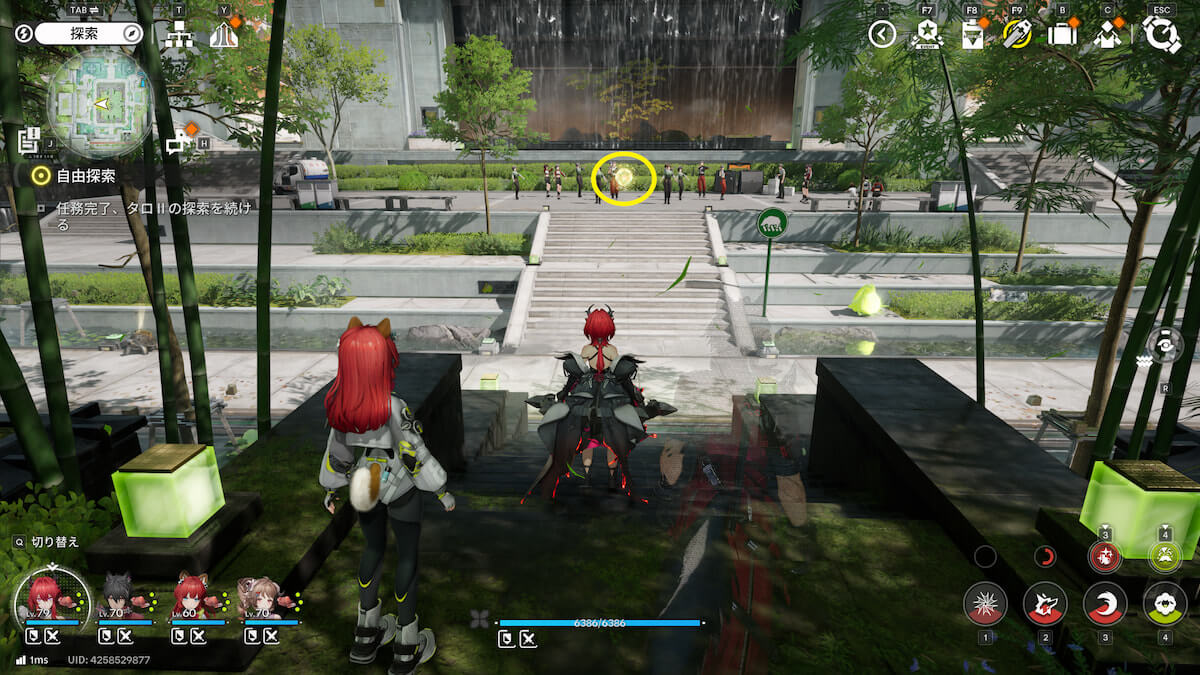
Task: Open the chat speech-bubble icon
Action: pos(178,143)
